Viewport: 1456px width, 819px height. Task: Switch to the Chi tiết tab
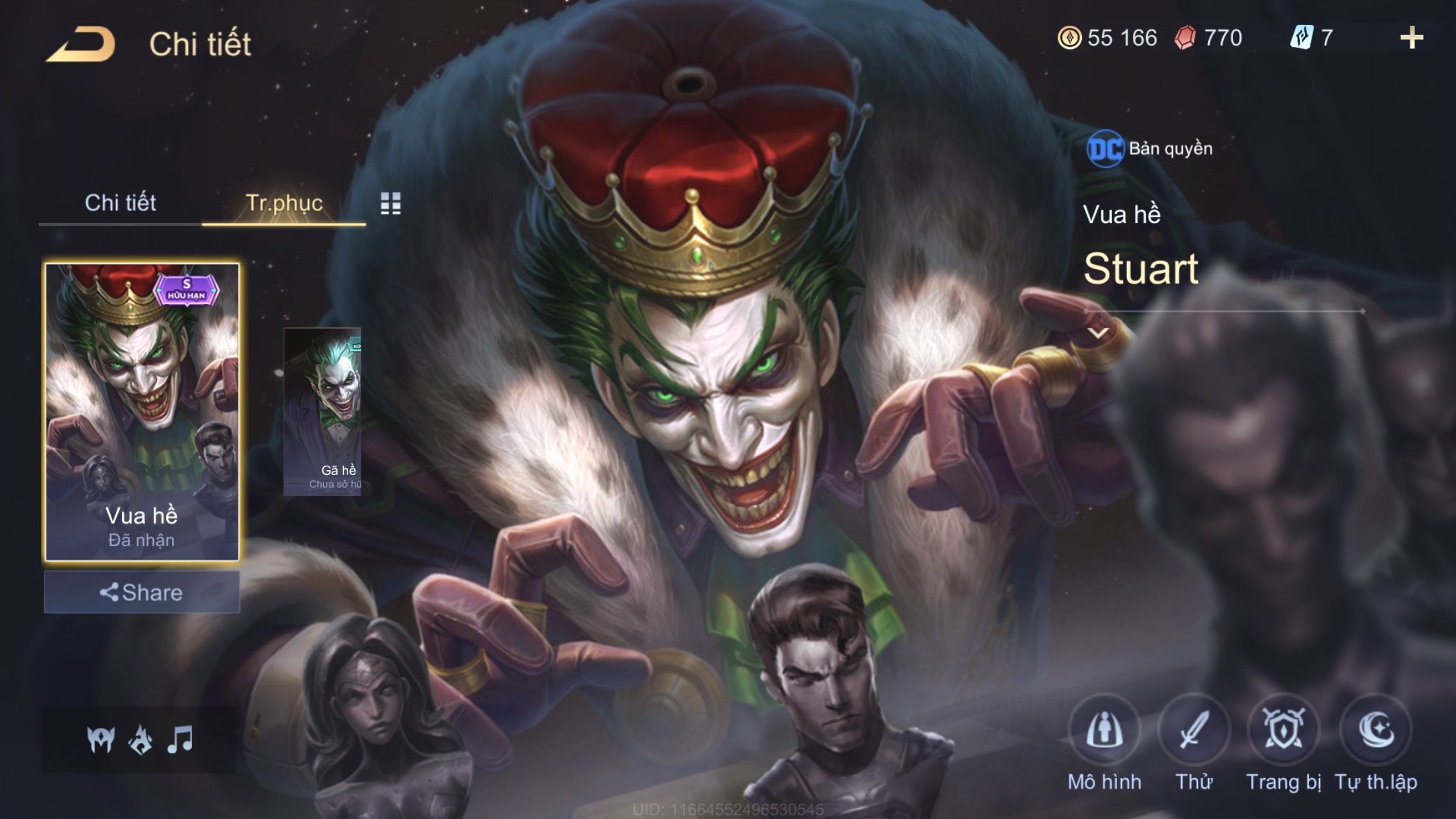tap(120, 203)
